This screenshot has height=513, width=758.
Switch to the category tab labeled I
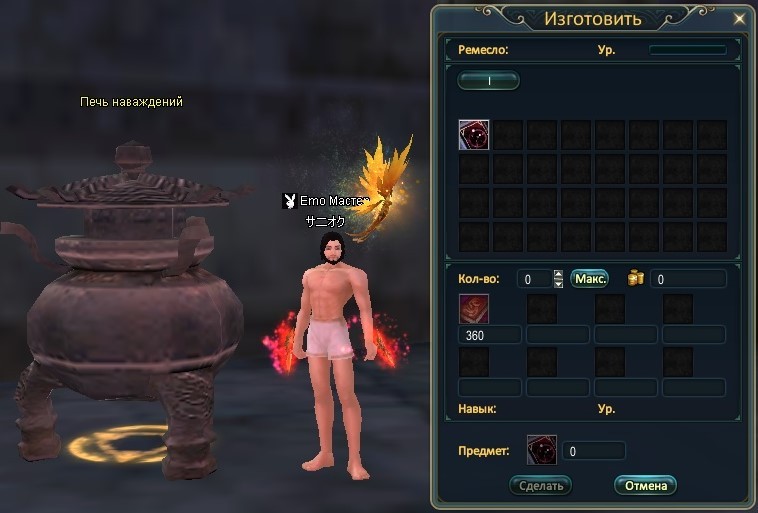[x=489, y=81]
